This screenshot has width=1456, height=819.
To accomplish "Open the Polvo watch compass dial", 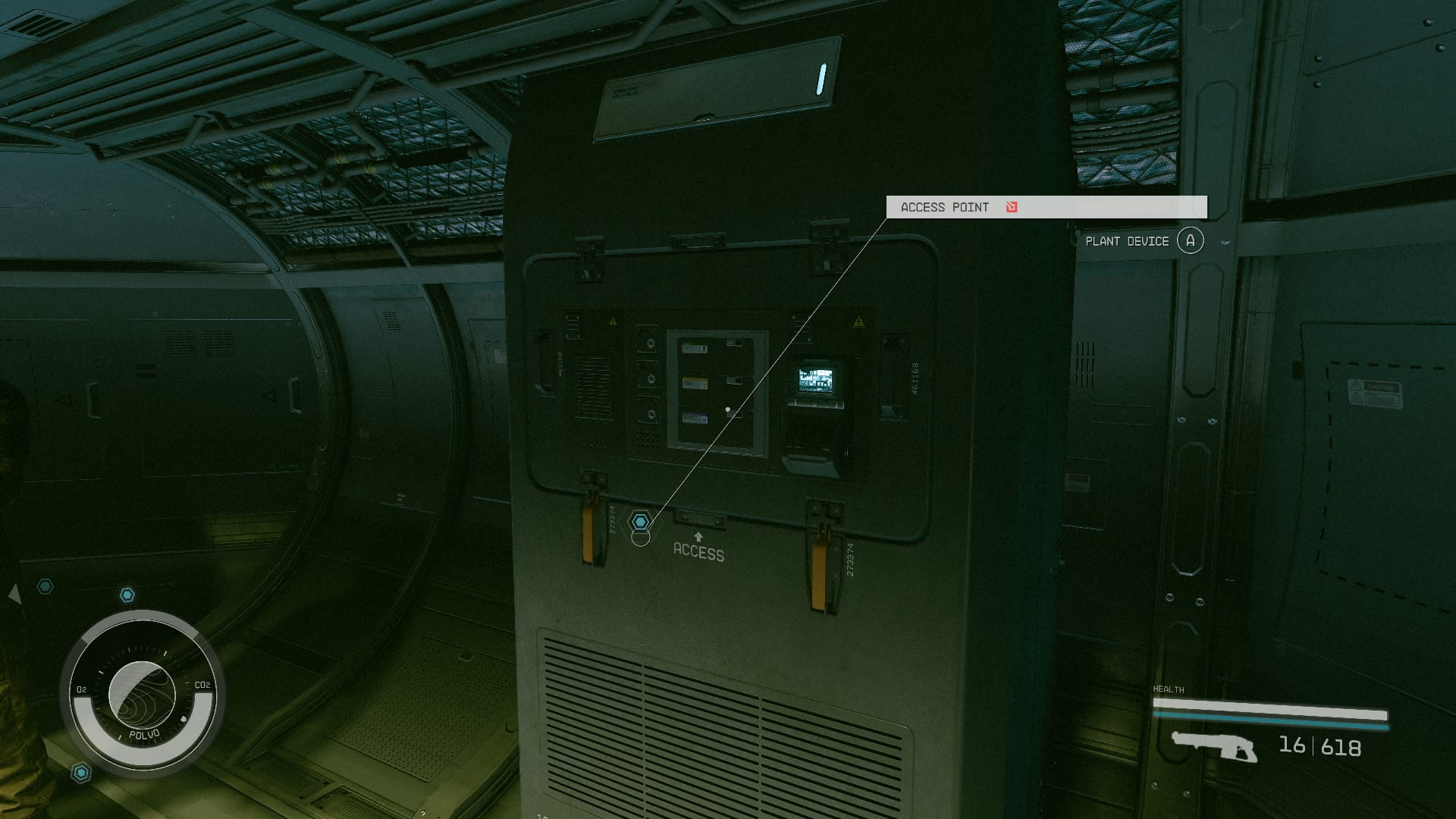I will click(143, 694).
